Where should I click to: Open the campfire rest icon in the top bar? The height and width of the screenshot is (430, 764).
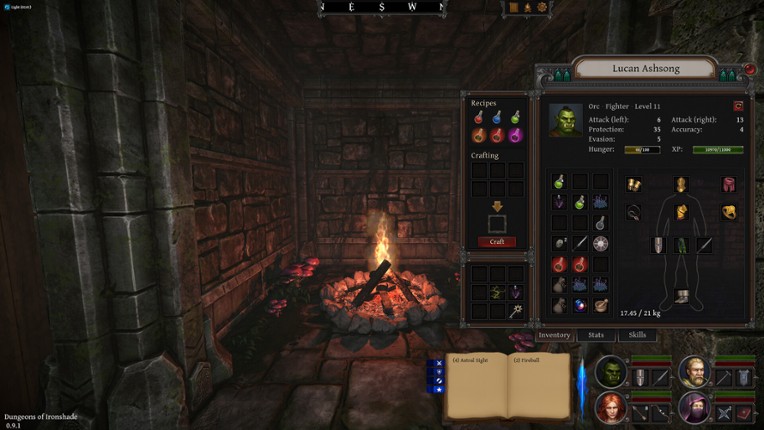(527, 7)
